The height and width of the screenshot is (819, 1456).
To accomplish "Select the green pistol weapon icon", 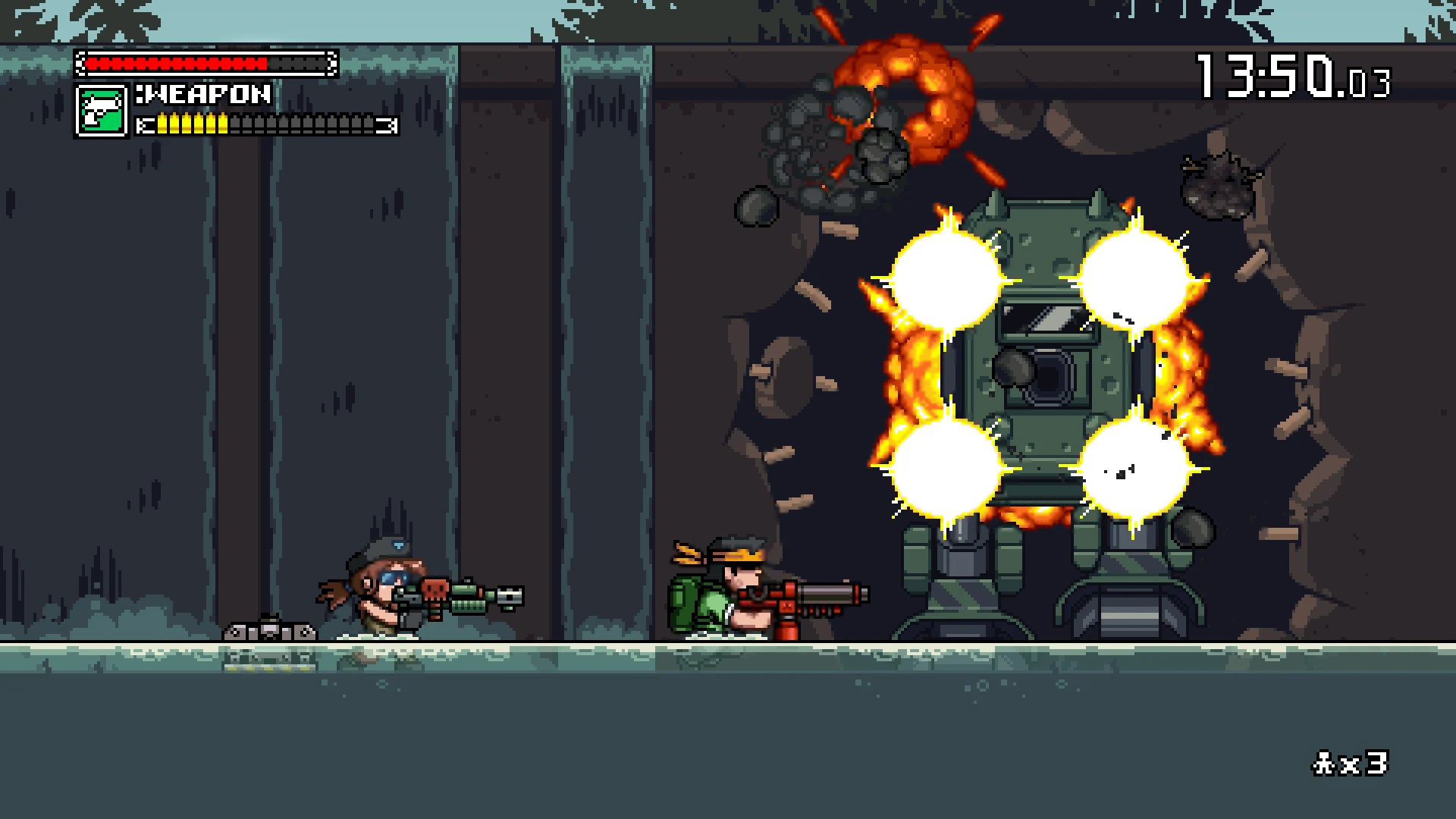I will [102, 111].
